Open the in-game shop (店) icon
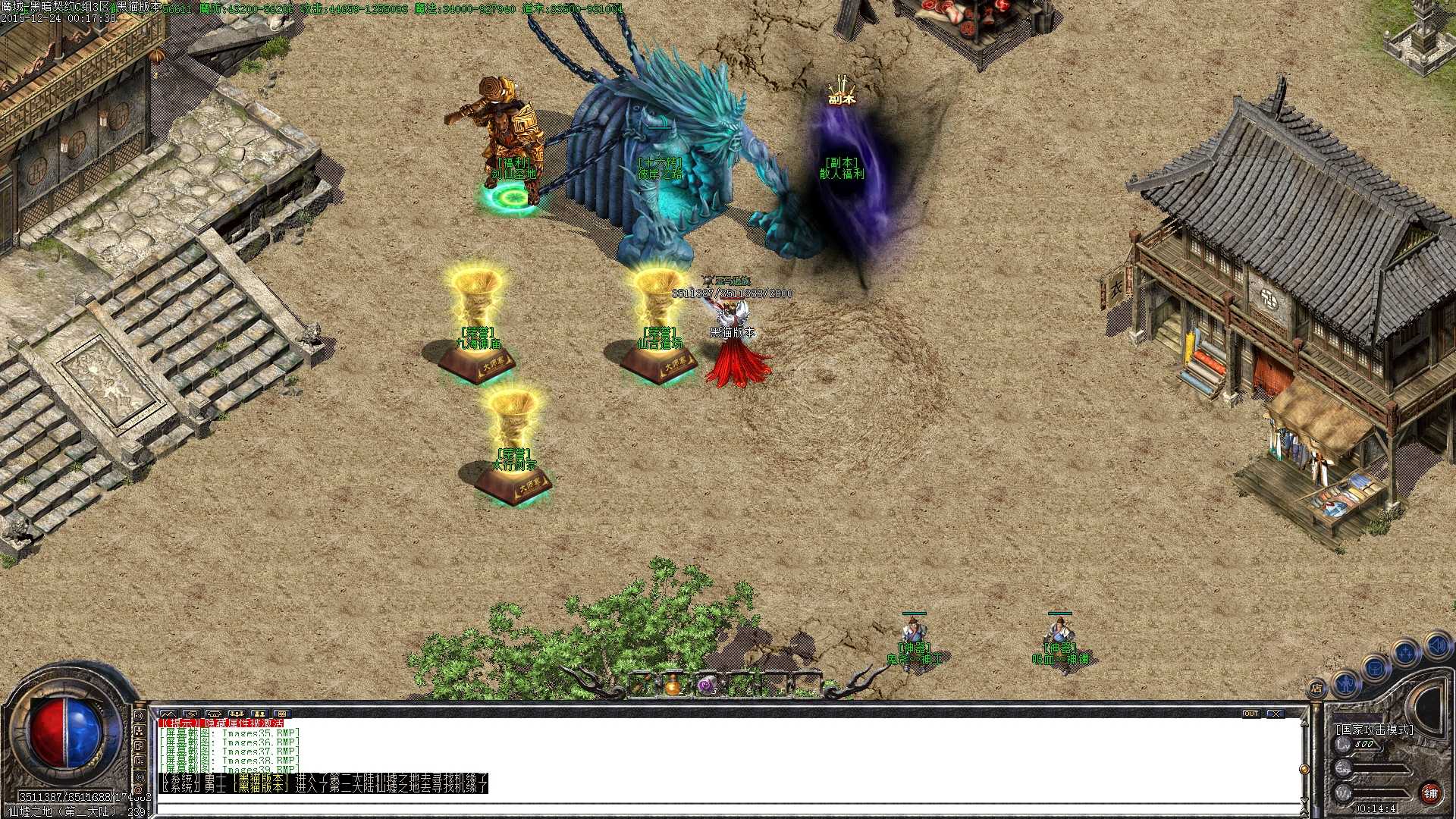Viewport: 1456px width, 819px height. tap(1317, 687)
